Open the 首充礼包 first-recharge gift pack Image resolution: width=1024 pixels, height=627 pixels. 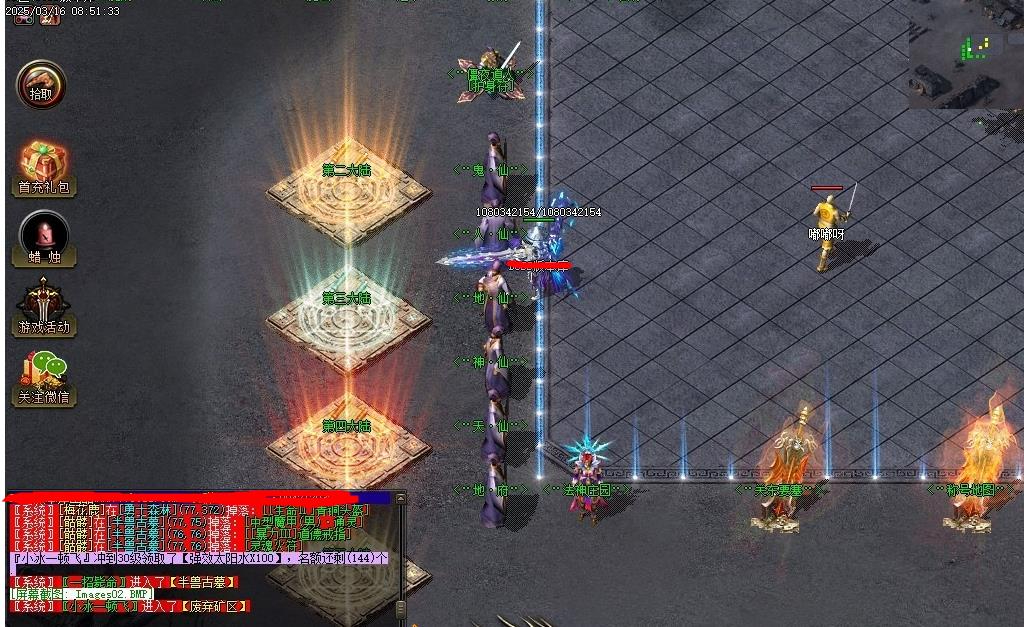[x=44, y=165]
